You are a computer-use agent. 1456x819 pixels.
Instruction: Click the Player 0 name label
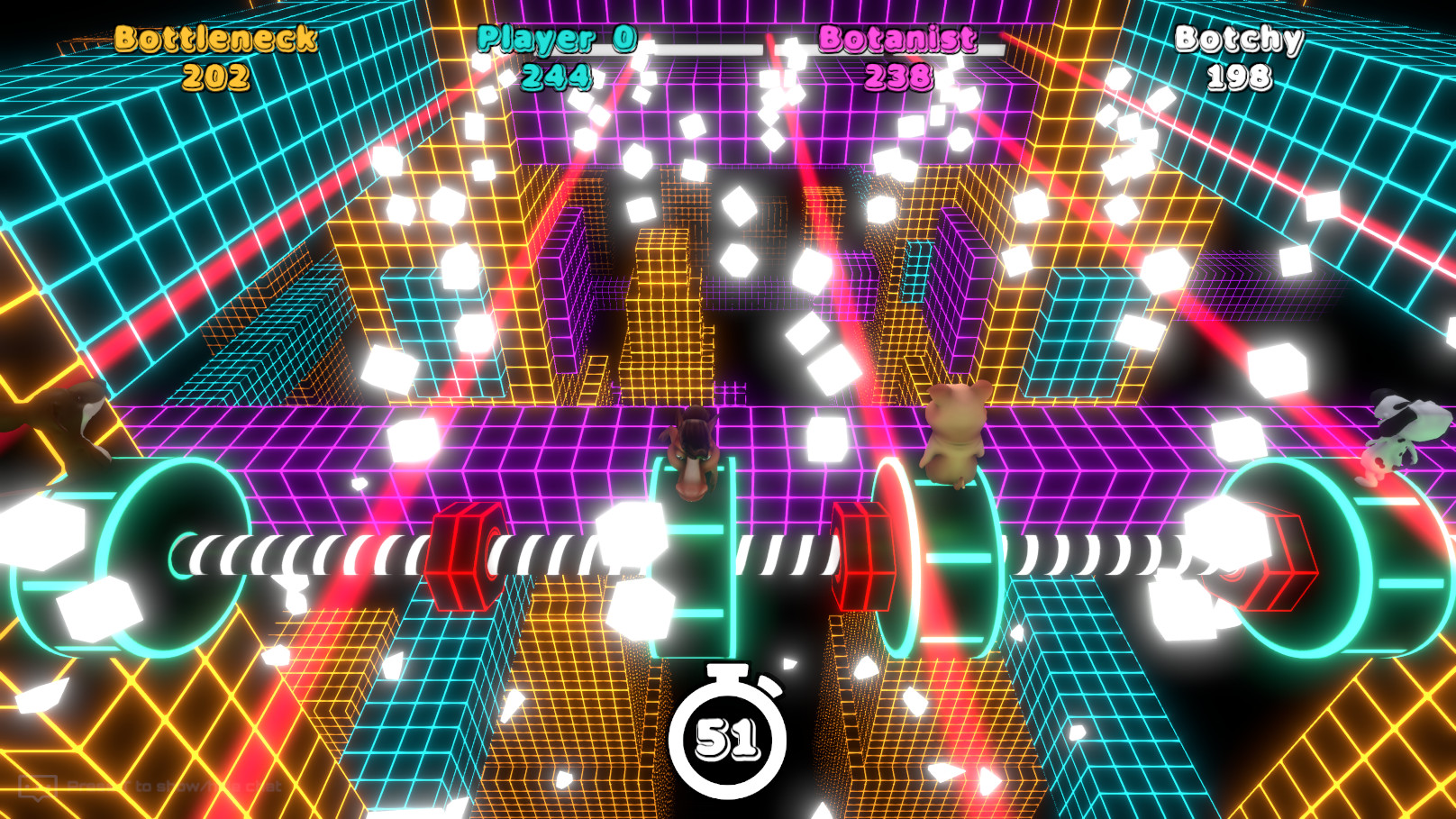[x=559, y=39]
